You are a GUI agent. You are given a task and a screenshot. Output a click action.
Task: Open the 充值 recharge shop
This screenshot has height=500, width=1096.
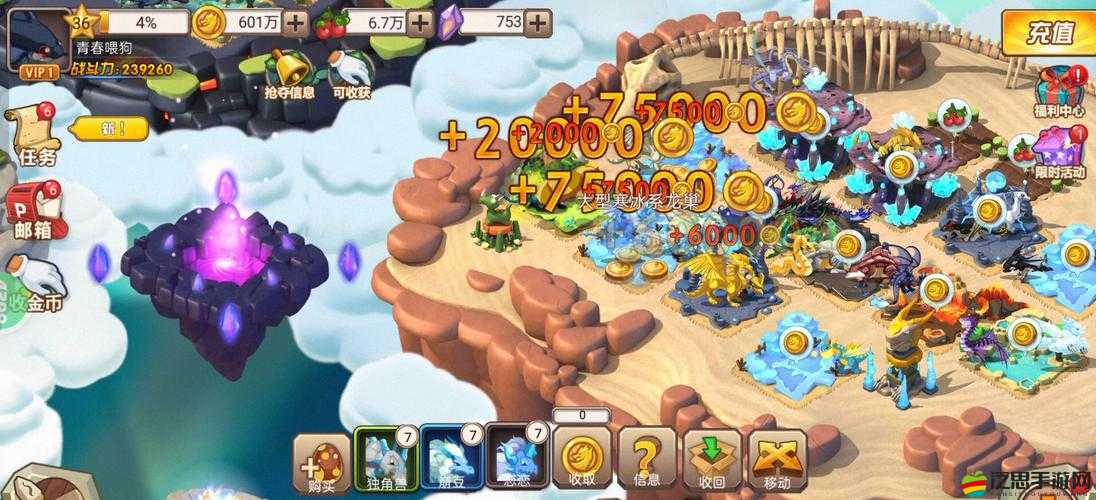[1049, 35]
